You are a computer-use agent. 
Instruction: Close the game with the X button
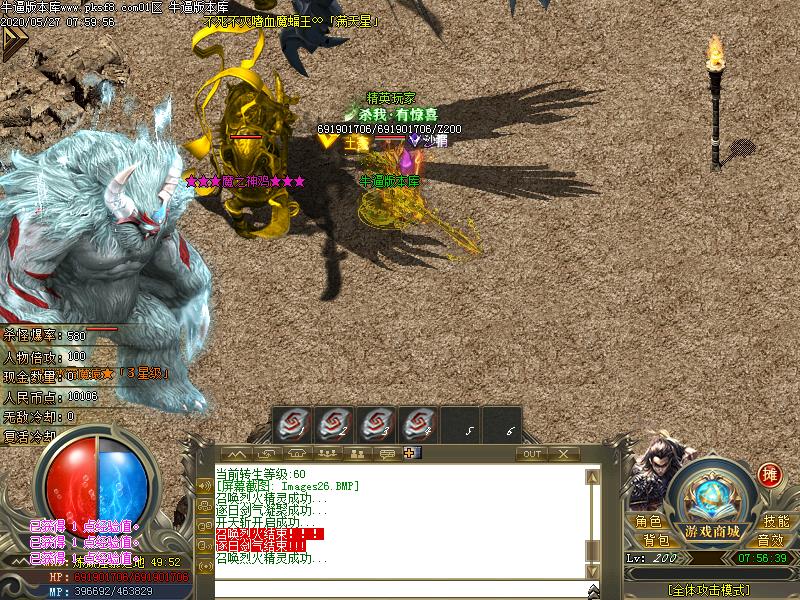click(x=563, y=454)
